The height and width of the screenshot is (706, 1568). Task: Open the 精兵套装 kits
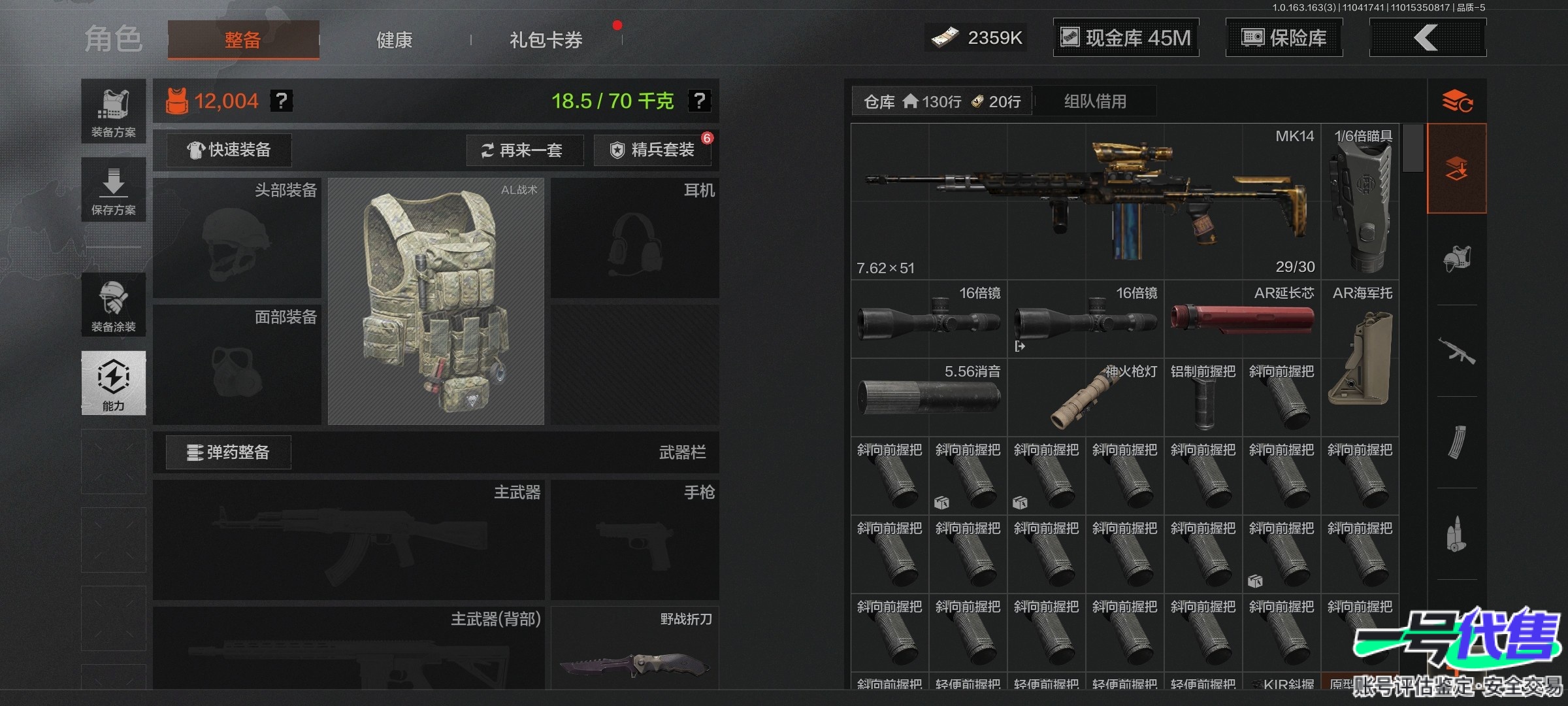coord(653,150)
